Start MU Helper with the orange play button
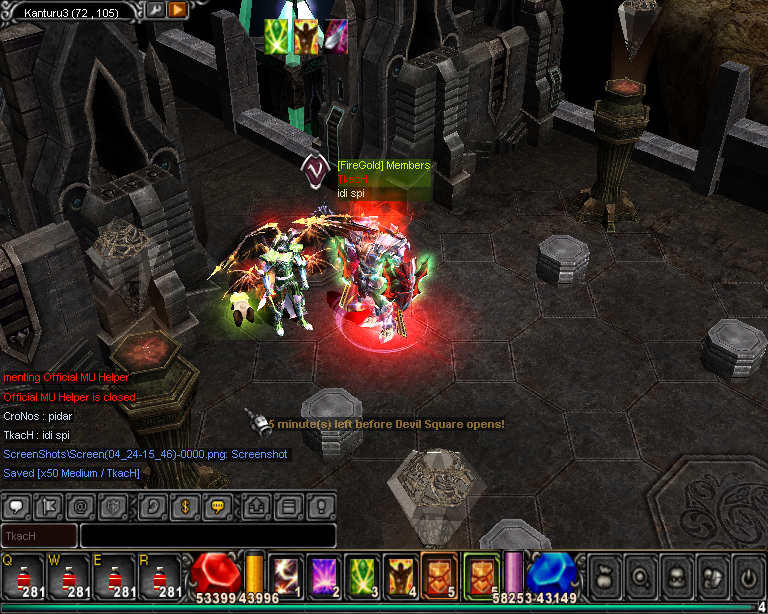This screenshot has height=614, width=768. [x=177, y=10]
